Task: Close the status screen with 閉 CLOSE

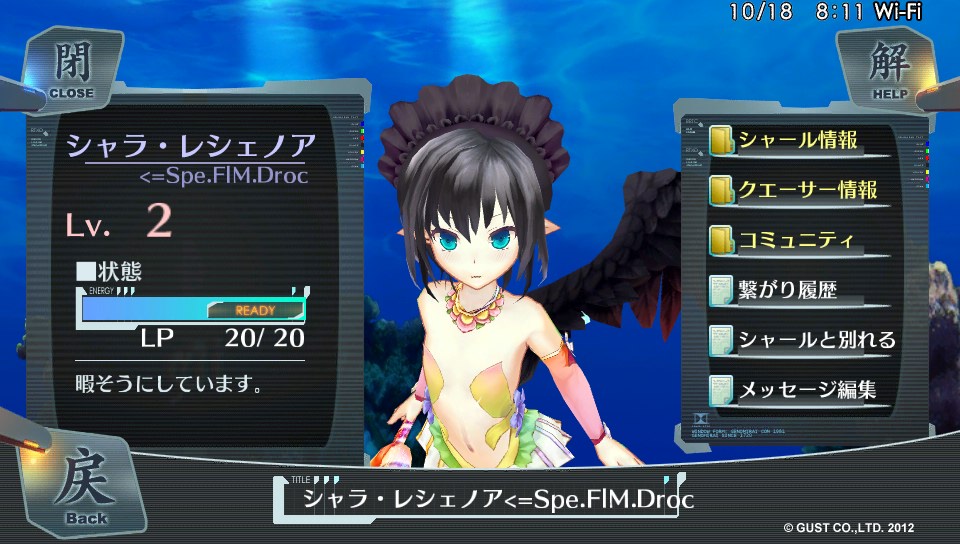Action: pyautogui.click(x=68, y=68)
